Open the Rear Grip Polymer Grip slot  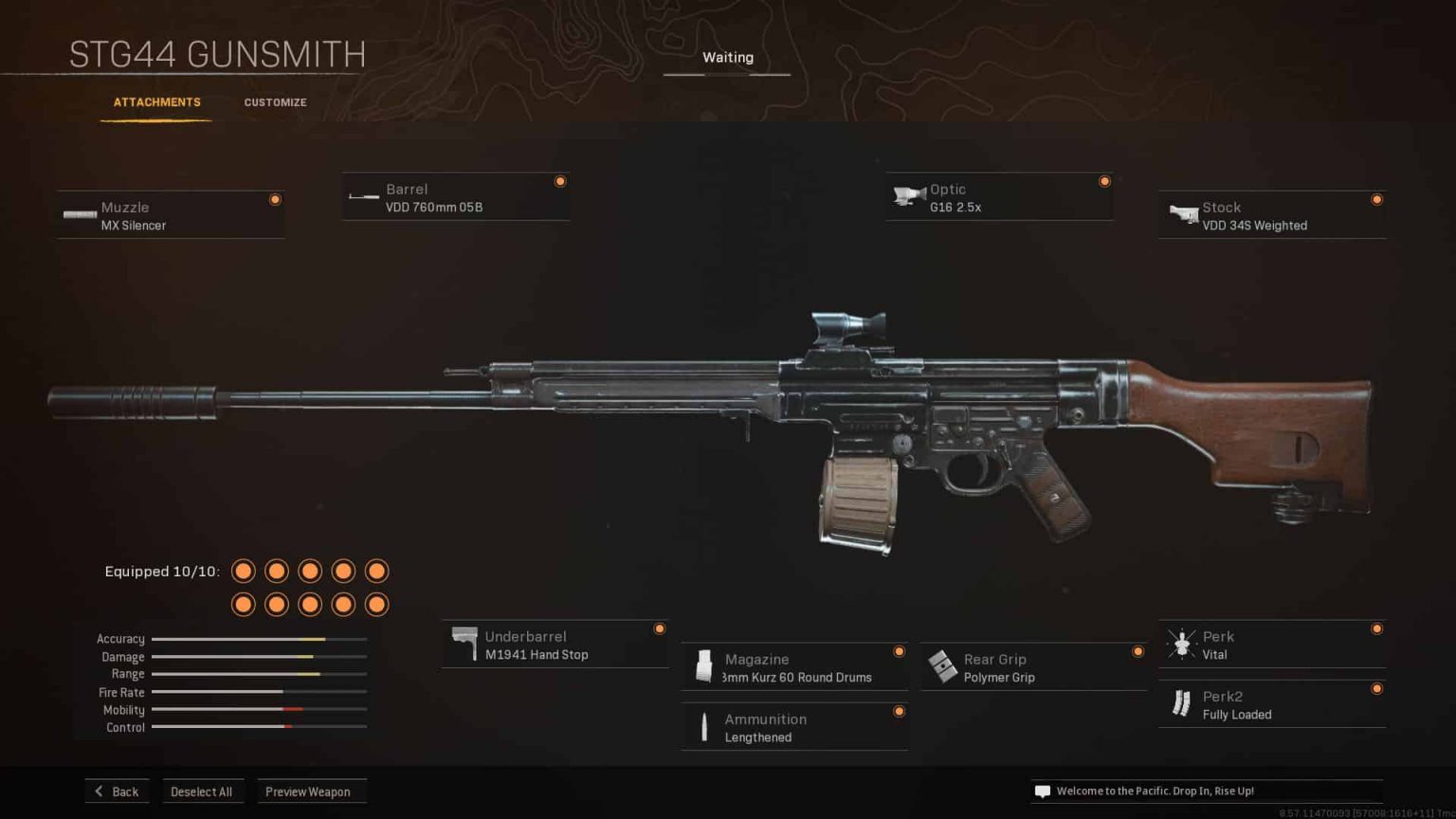1033,666
